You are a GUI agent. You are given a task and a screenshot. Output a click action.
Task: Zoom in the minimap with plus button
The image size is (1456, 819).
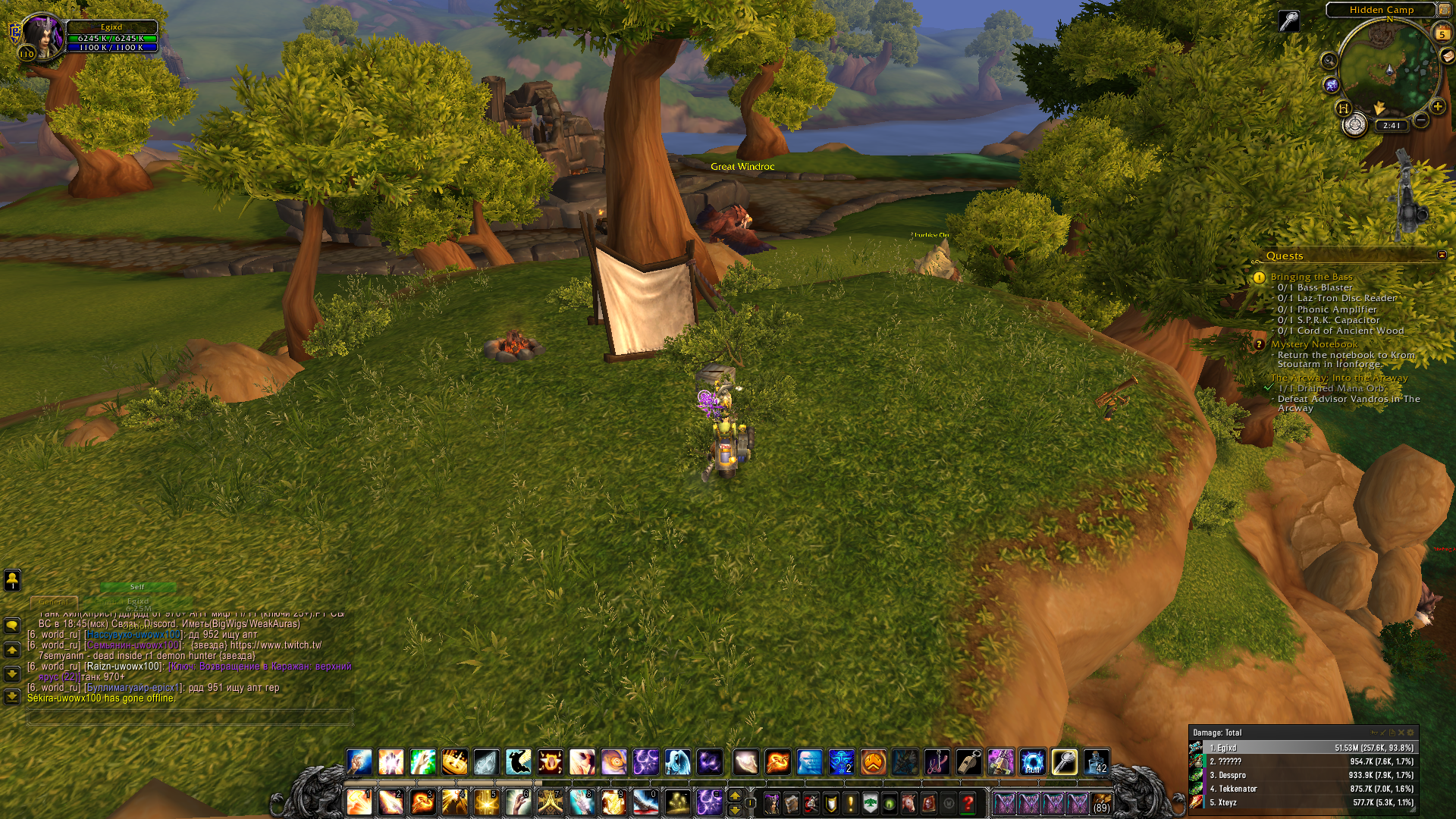[x=1437, y=107]
